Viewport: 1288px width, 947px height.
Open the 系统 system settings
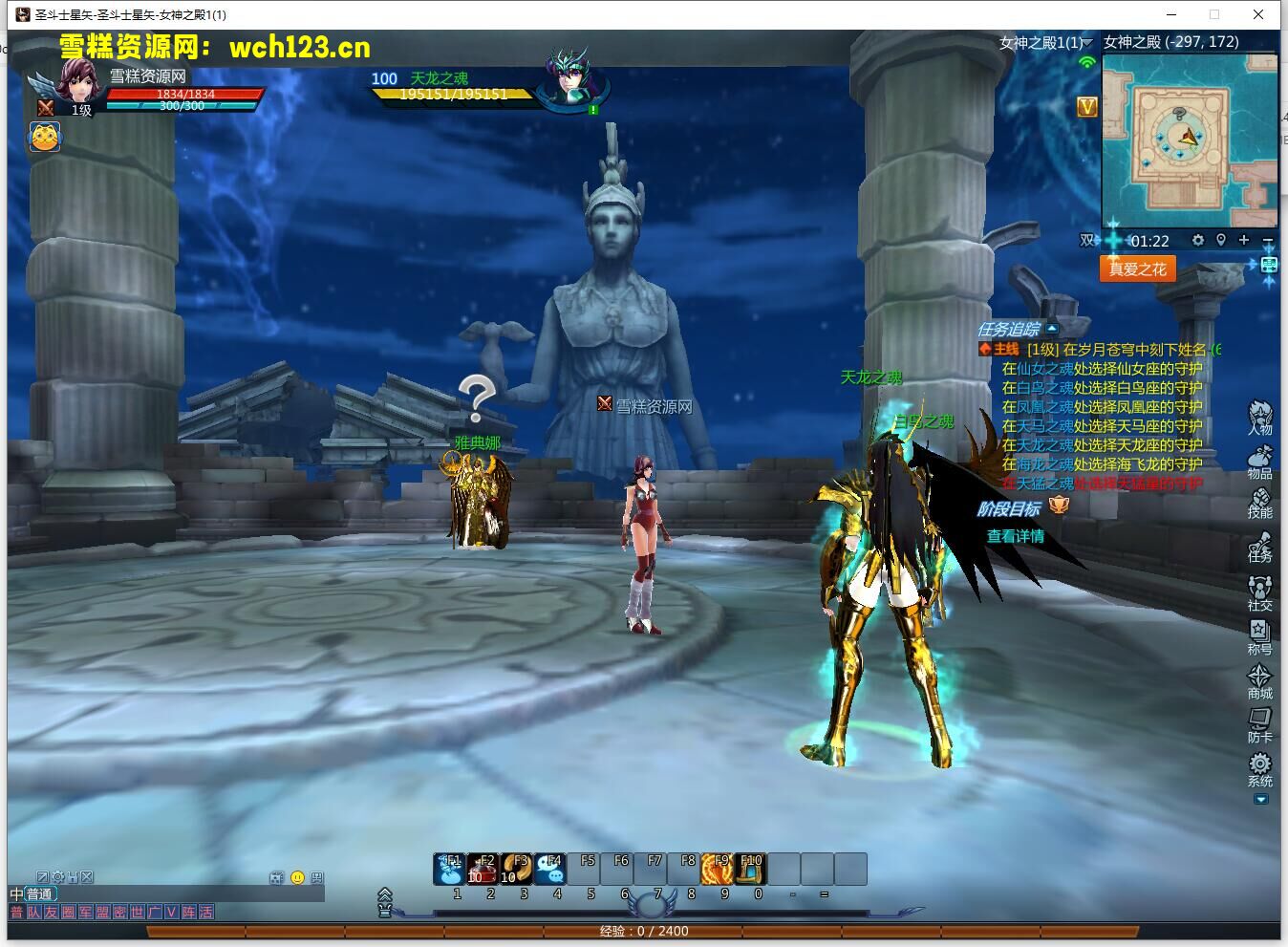point(1260,767)
